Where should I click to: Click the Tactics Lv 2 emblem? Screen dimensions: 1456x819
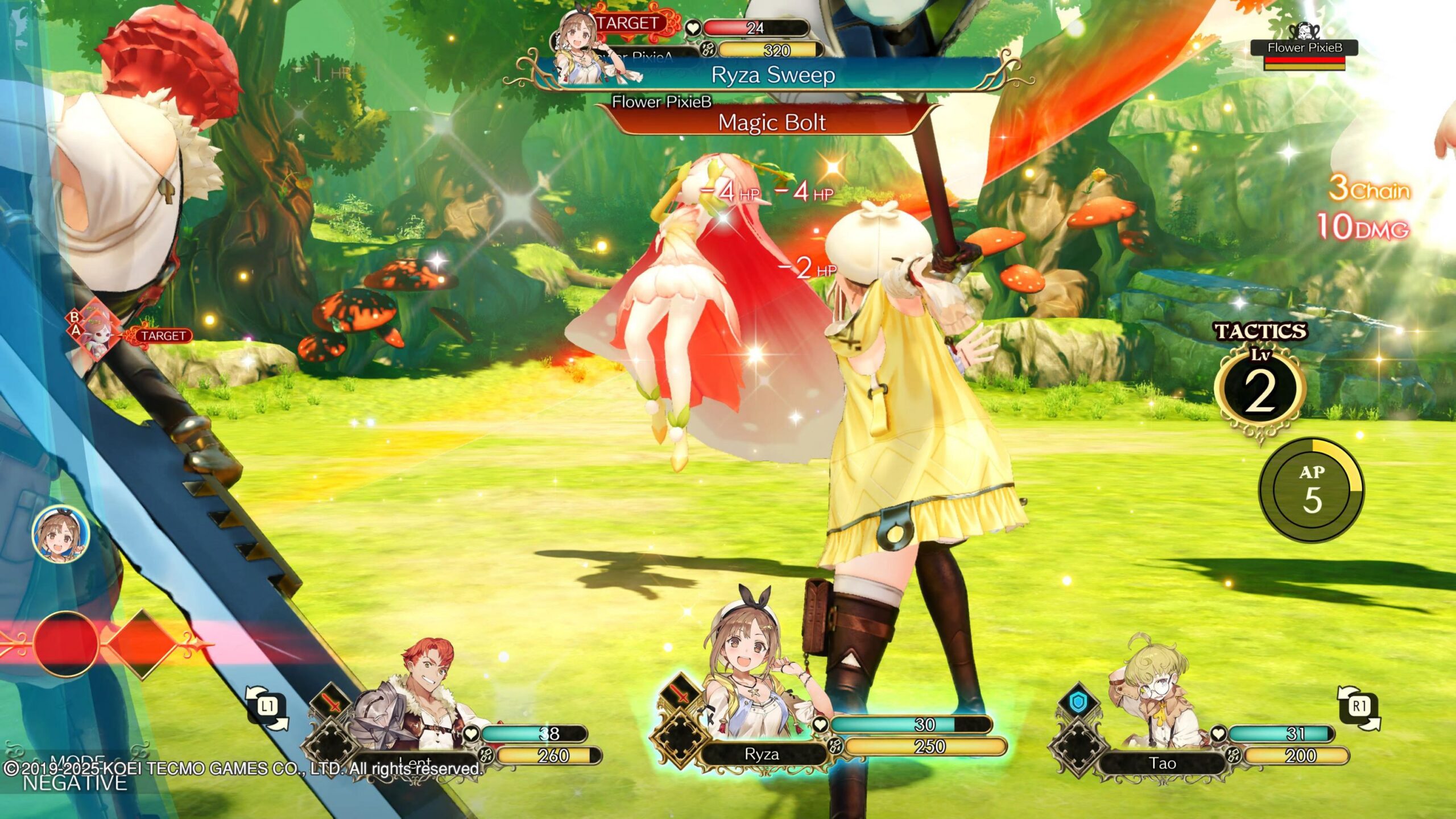pyautogui.click(x=1259, y=388)
